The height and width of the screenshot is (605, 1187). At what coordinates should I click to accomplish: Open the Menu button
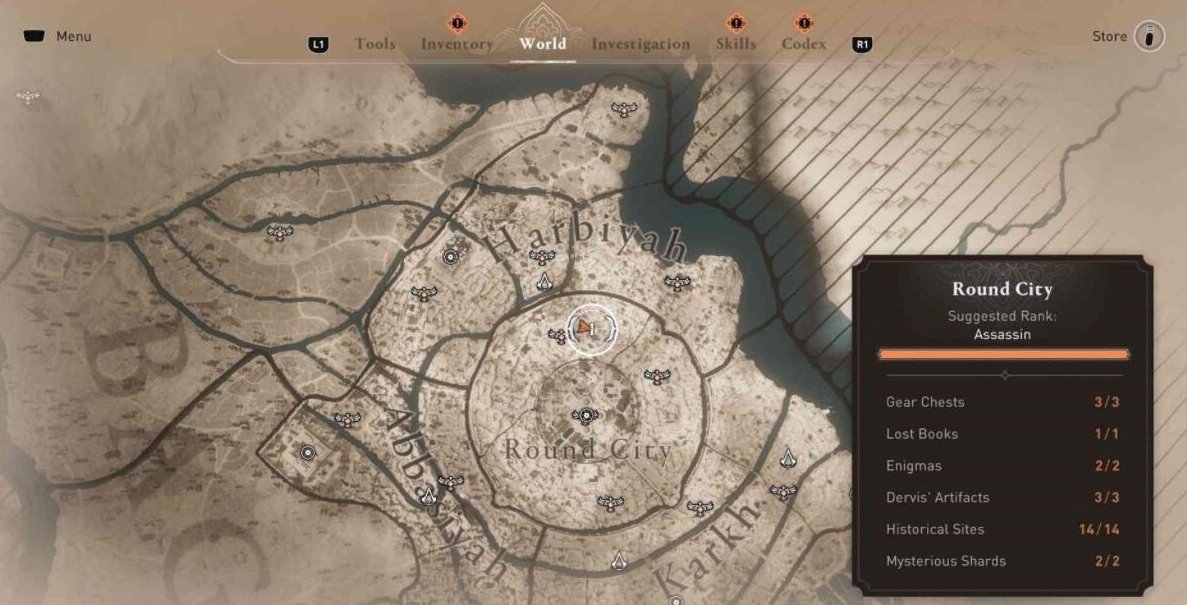click(x=57, y=37)
